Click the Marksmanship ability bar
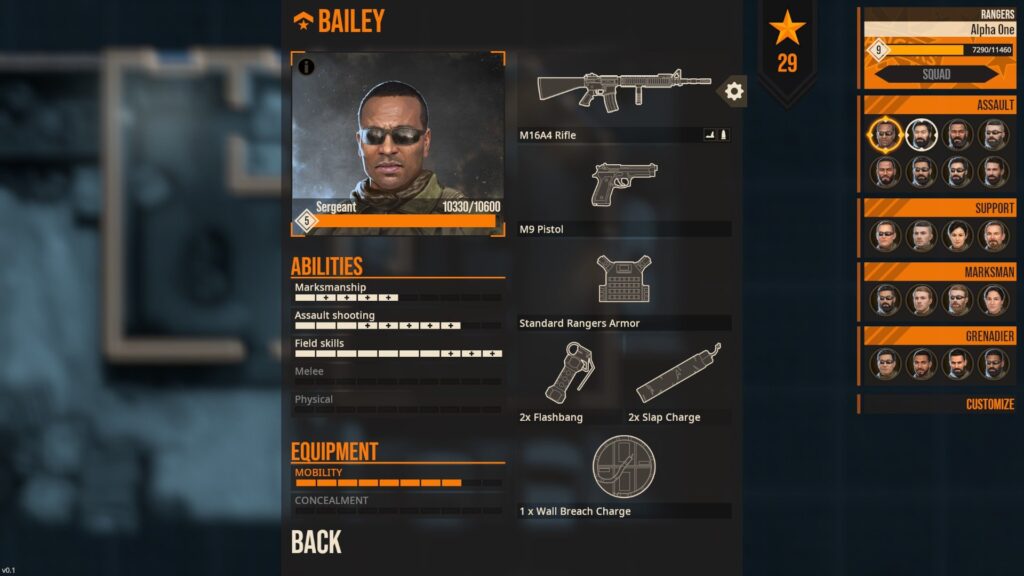Image resolution: width=1024 pixels, height=576 pixels. click(x=398, y=297)
